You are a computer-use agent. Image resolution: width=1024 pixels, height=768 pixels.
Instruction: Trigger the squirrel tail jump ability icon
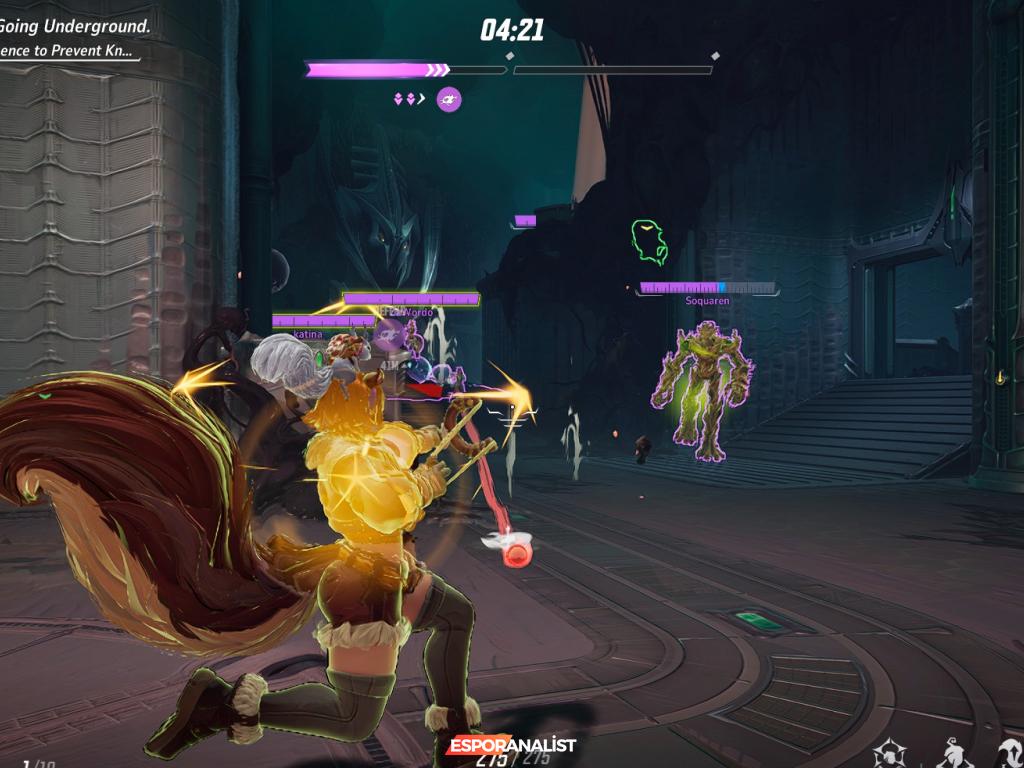click(x=1011, y=754)
